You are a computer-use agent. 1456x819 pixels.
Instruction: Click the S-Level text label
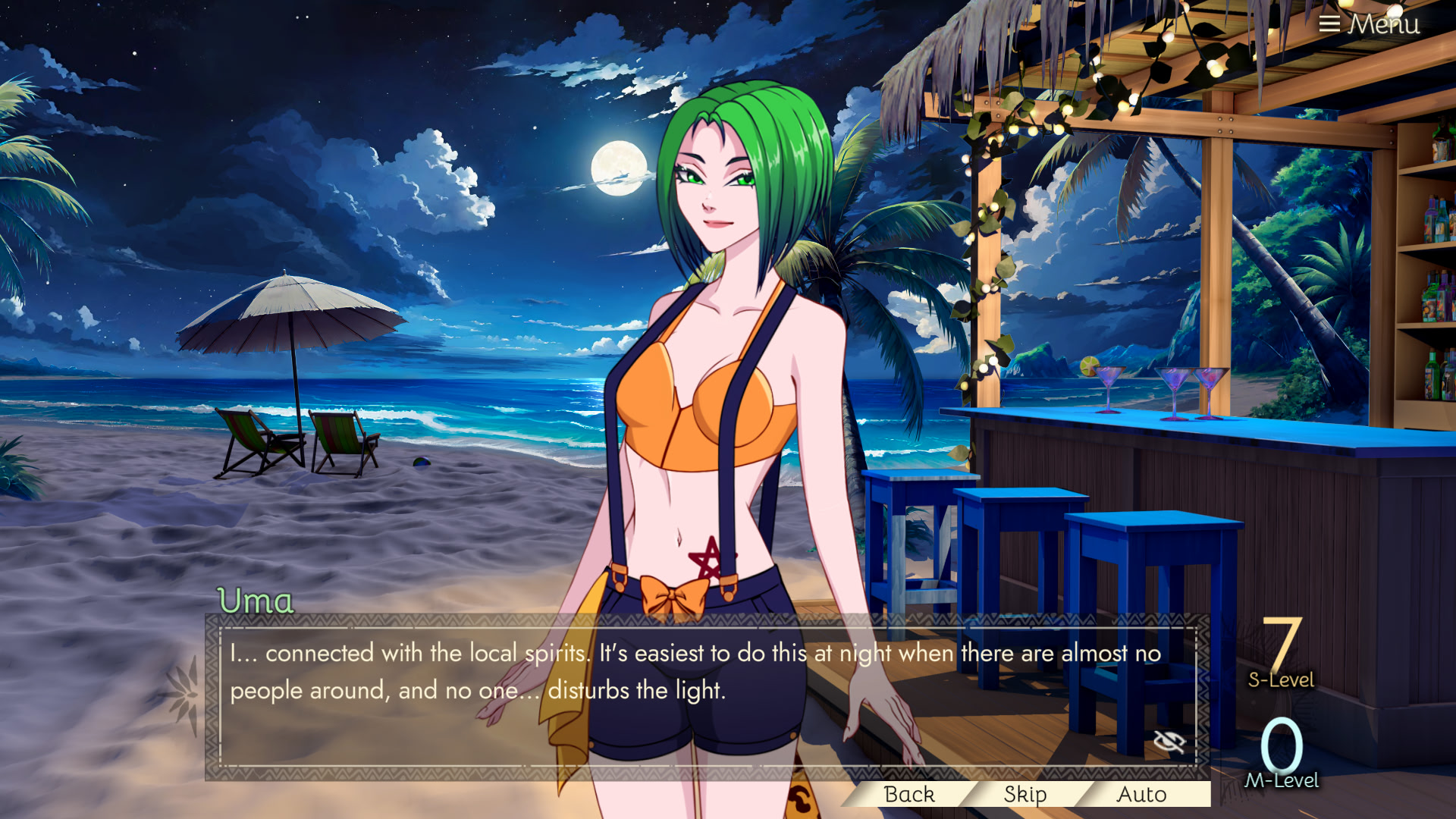click(1280, 679)
